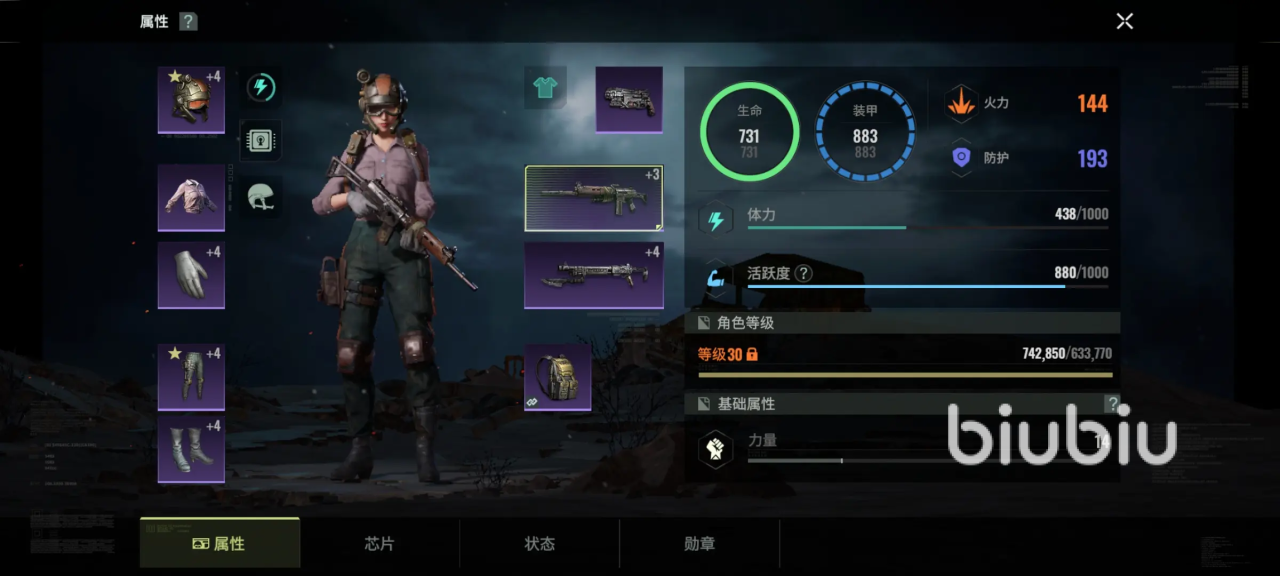
Task: Select the highlighted +3 rifle slot
Action: pos(594,198)
